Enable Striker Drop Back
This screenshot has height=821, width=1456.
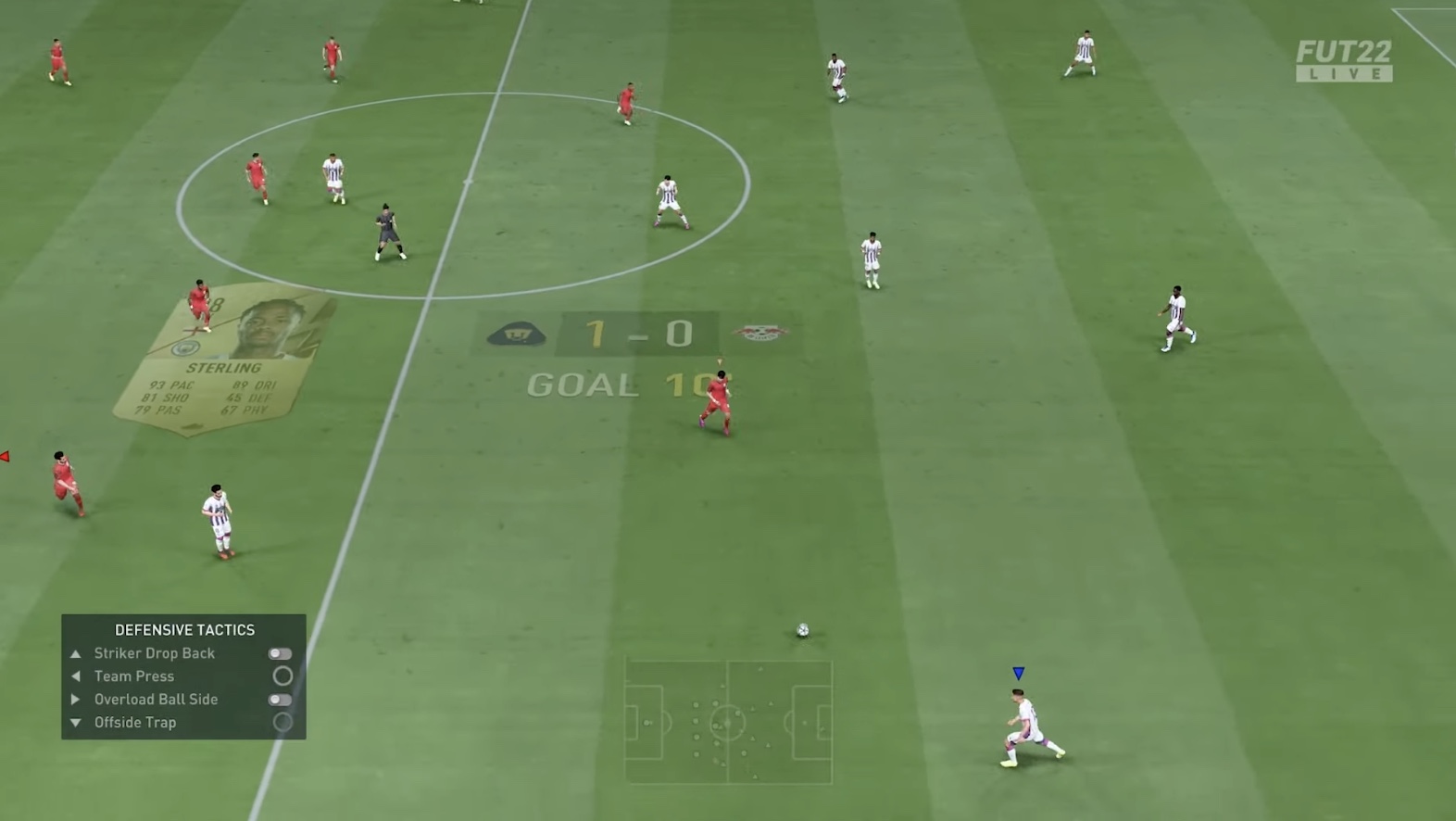[281, 653]
